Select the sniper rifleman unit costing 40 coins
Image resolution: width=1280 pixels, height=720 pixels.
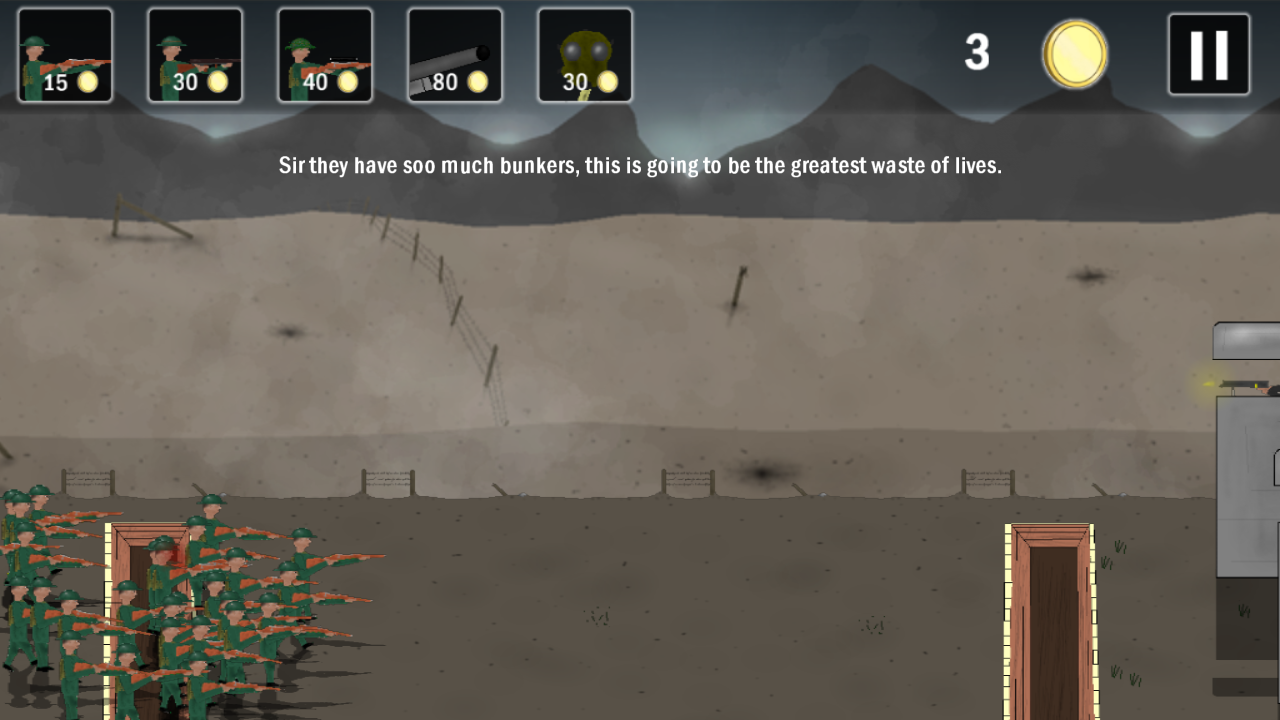[x=324, y=55]
